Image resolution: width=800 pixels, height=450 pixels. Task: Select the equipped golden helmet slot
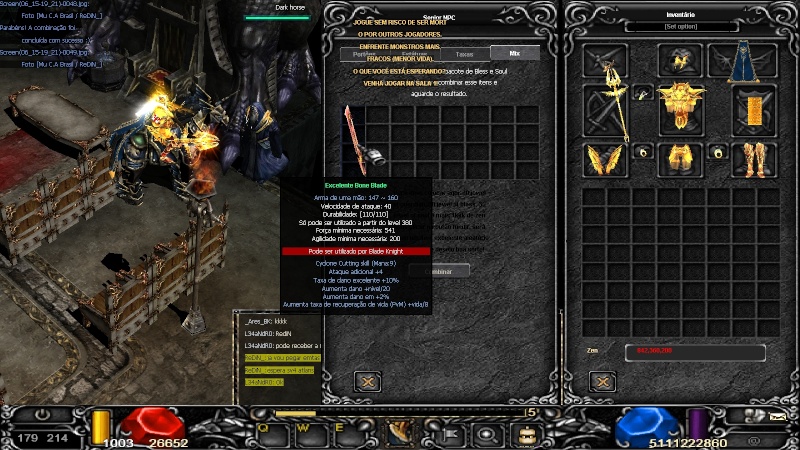click(x=680, y=61)
